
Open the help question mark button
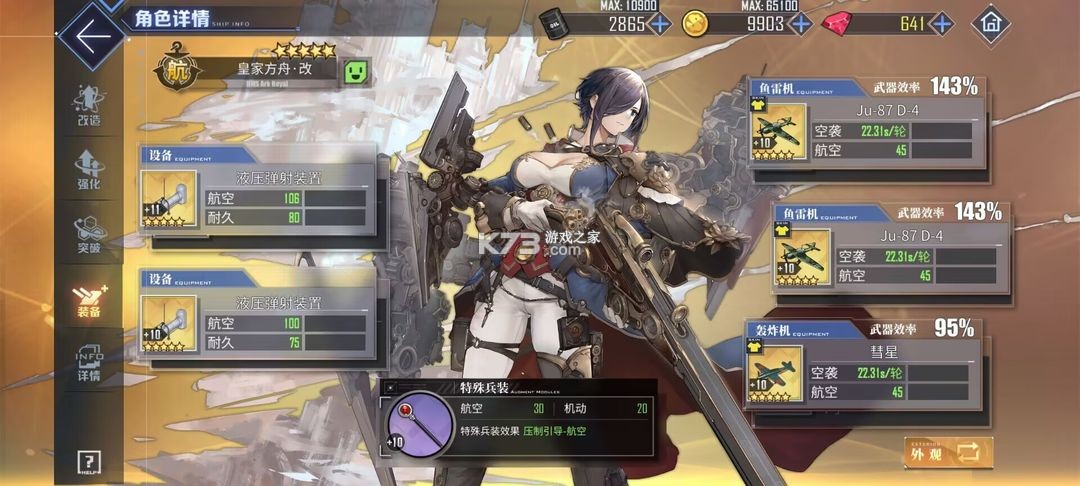89,462
